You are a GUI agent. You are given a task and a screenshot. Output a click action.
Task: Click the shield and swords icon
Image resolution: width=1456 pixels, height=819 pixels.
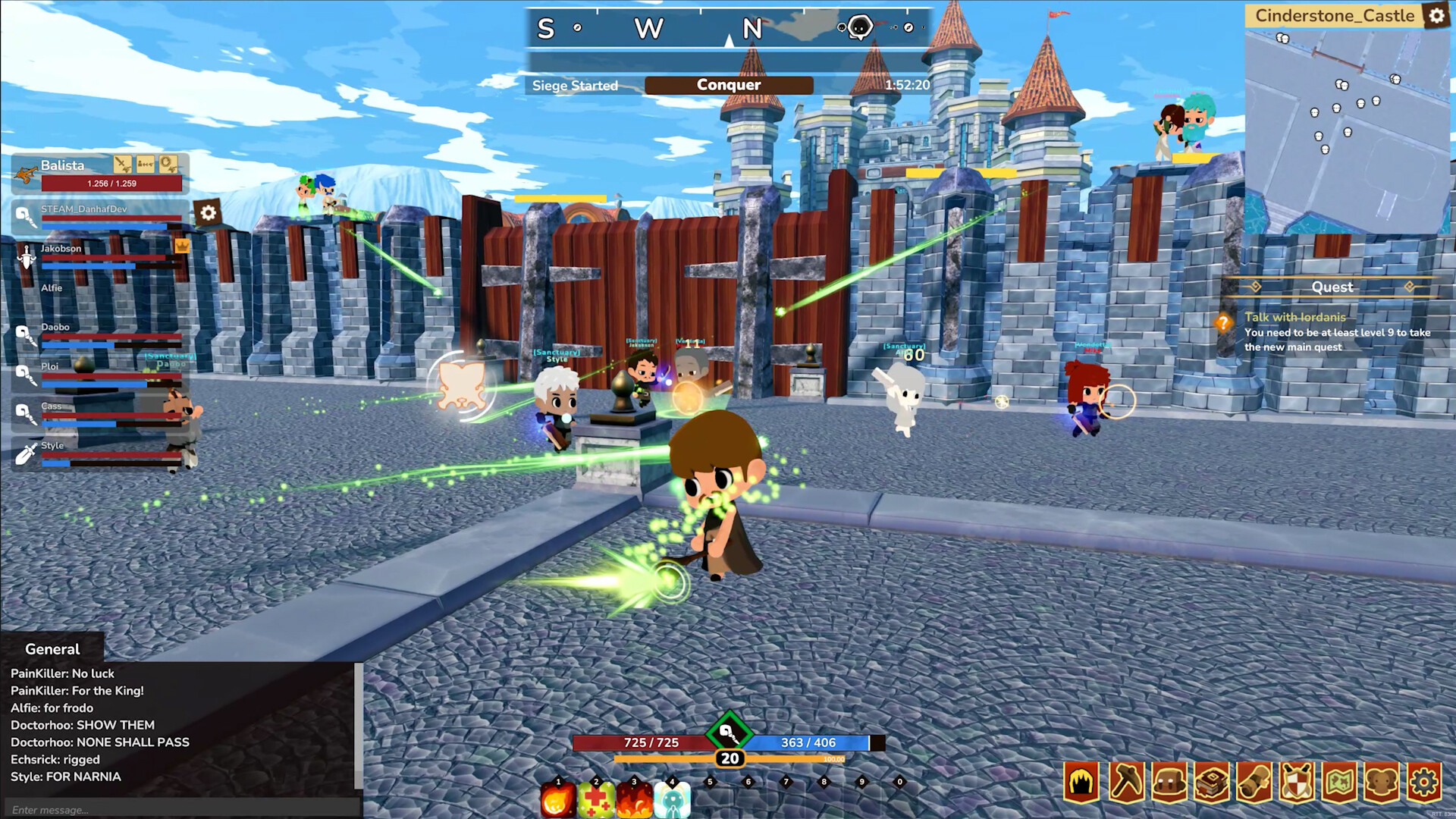click(x=1297, y=781)
